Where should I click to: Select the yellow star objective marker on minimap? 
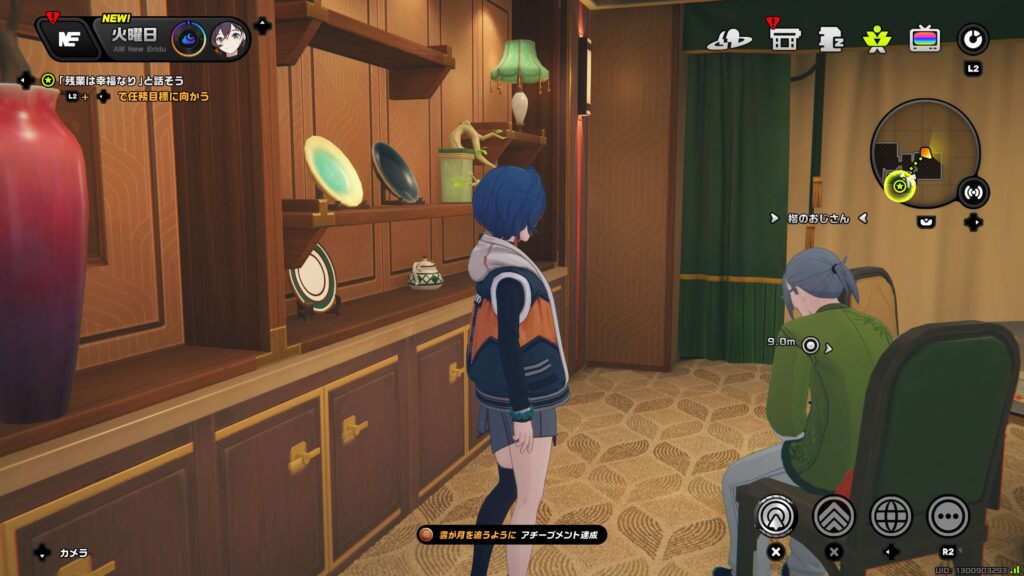[899, 185]
